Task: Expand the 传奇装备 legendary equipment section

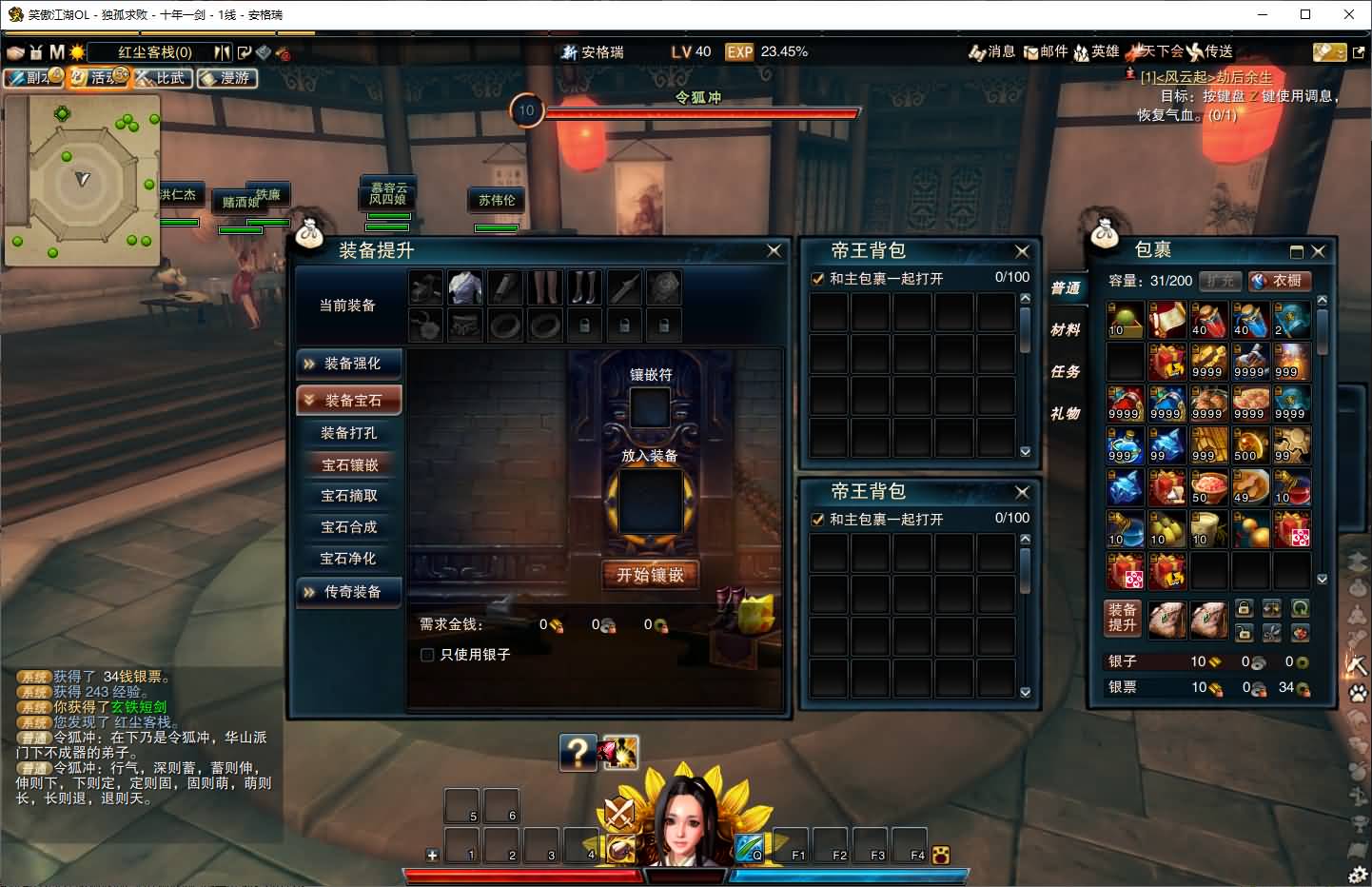Action: click(348, 592)
